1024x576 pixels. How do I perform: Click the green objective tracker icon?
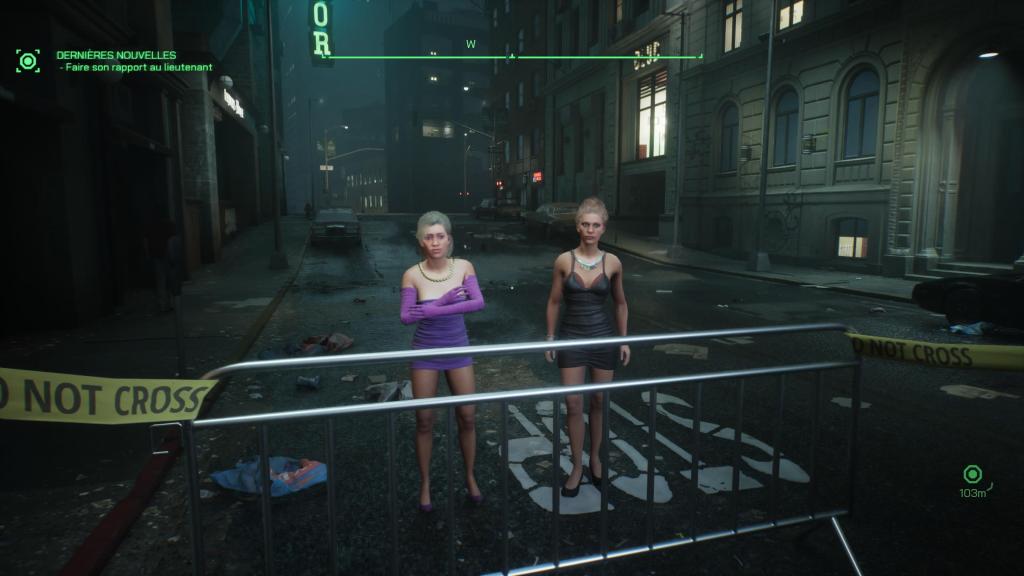pos(28,61)
